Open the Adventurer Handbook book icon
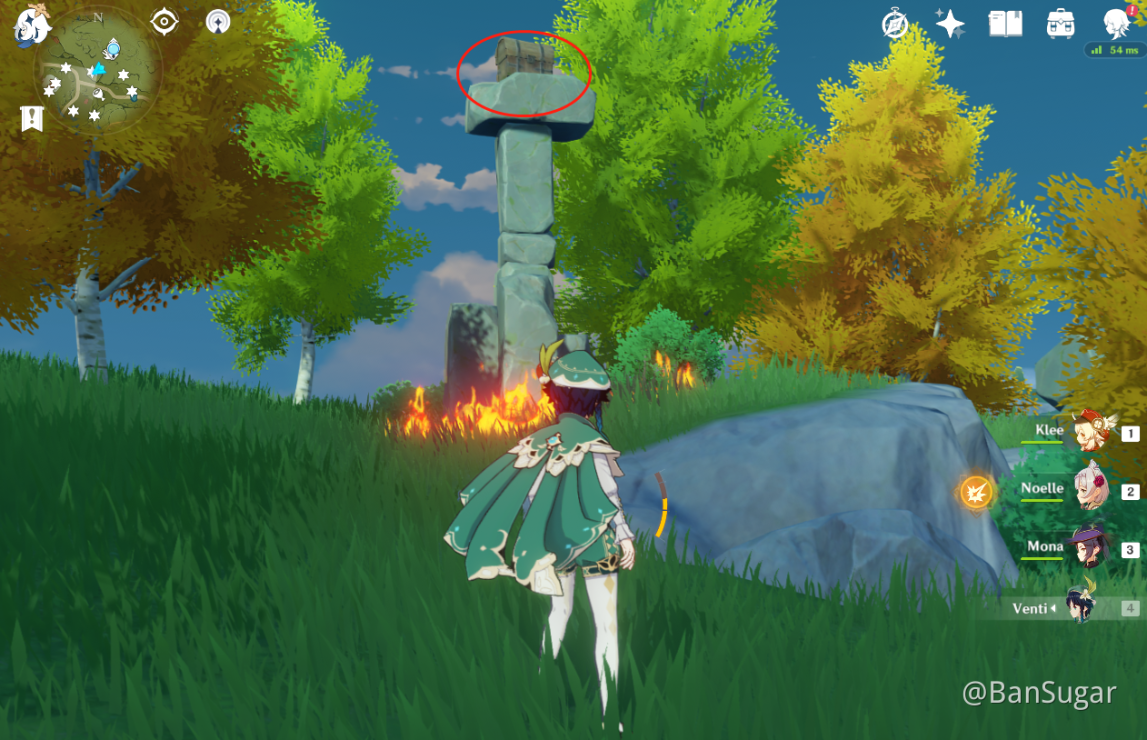 [x=1005, y=24]
